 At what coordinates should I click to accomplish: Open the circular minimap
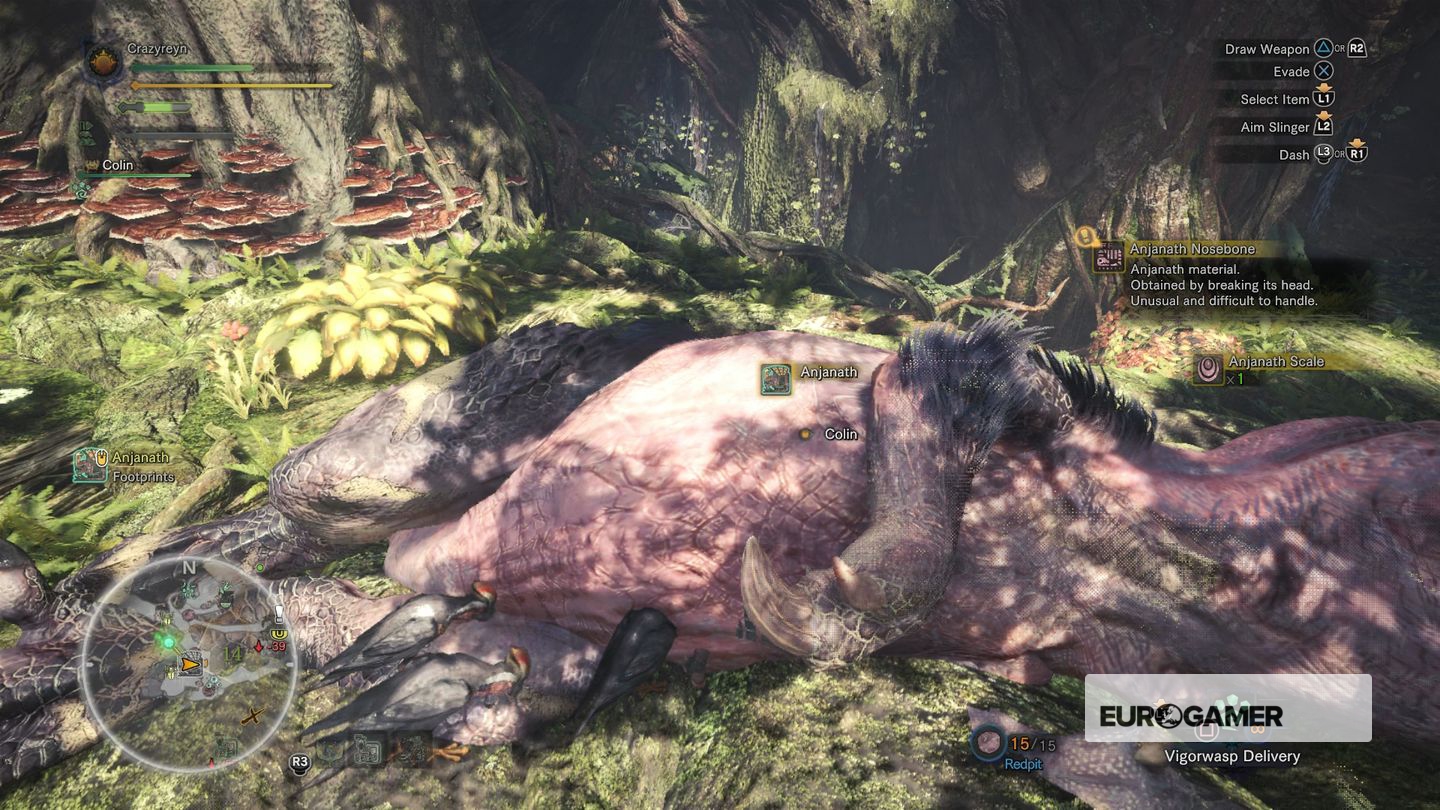[187, 661]
